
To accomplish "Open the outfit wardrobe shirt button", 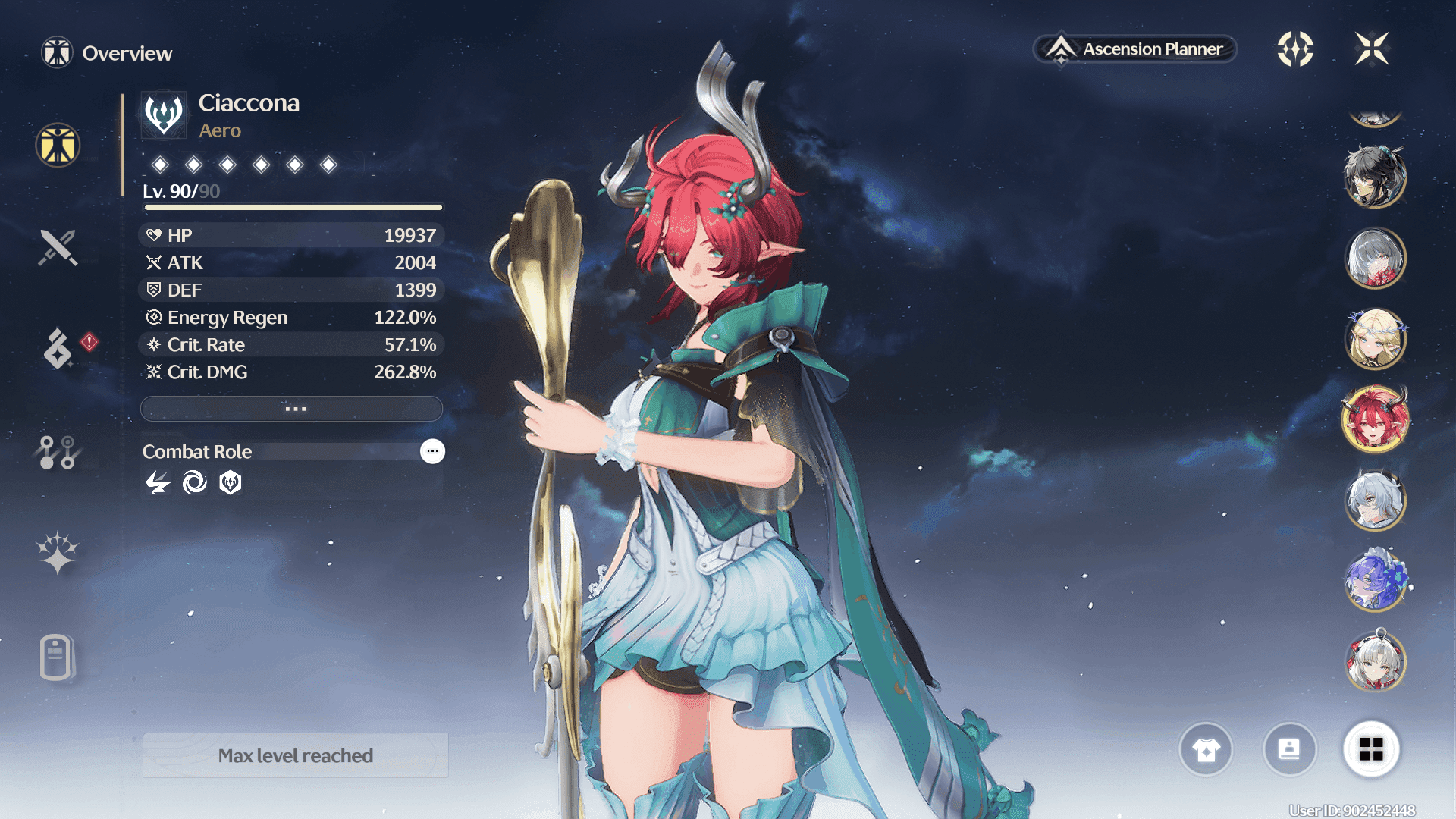I will 1206,749.
